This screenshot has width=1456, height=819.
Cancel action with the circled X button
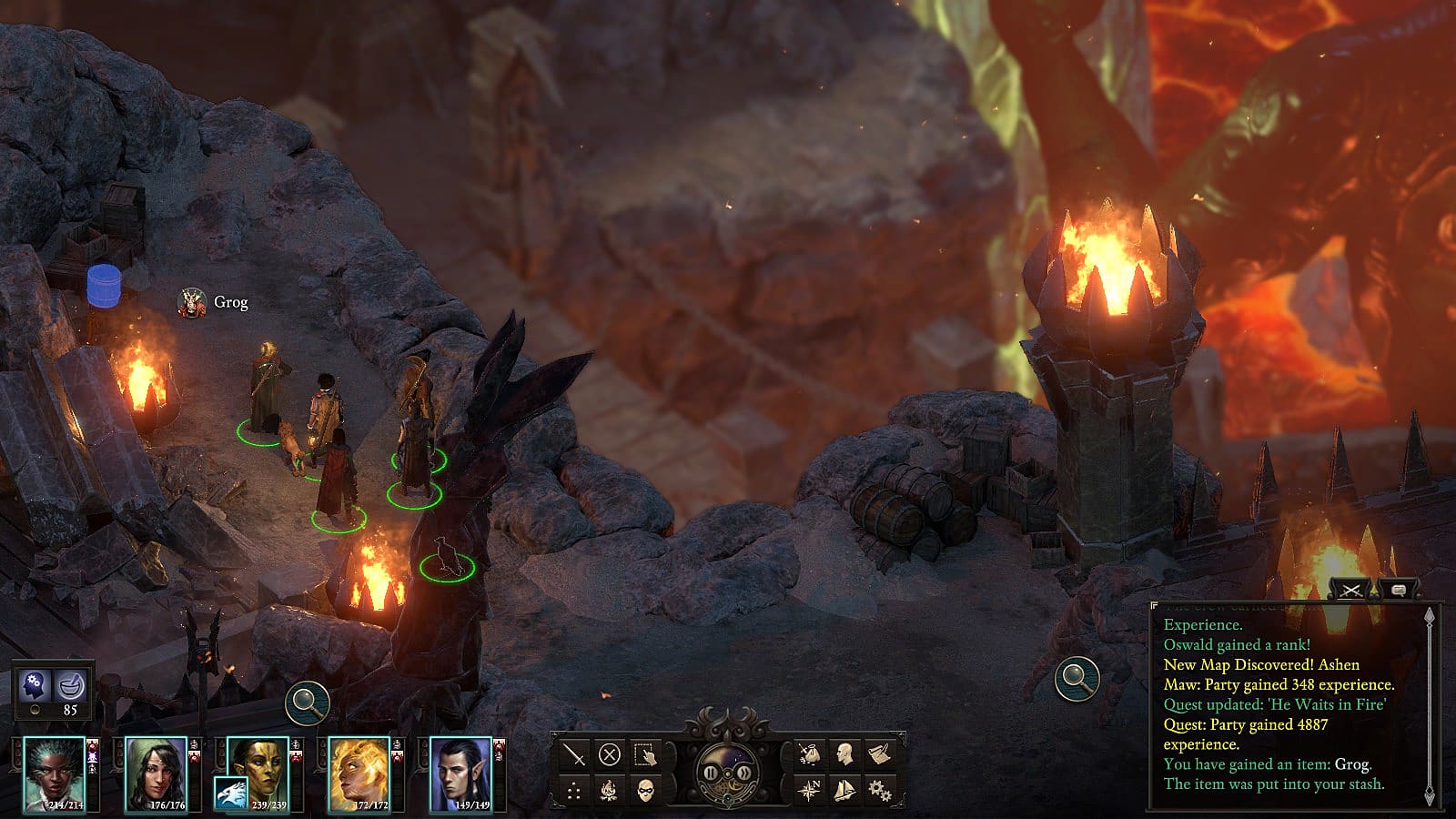coord(610,754)
